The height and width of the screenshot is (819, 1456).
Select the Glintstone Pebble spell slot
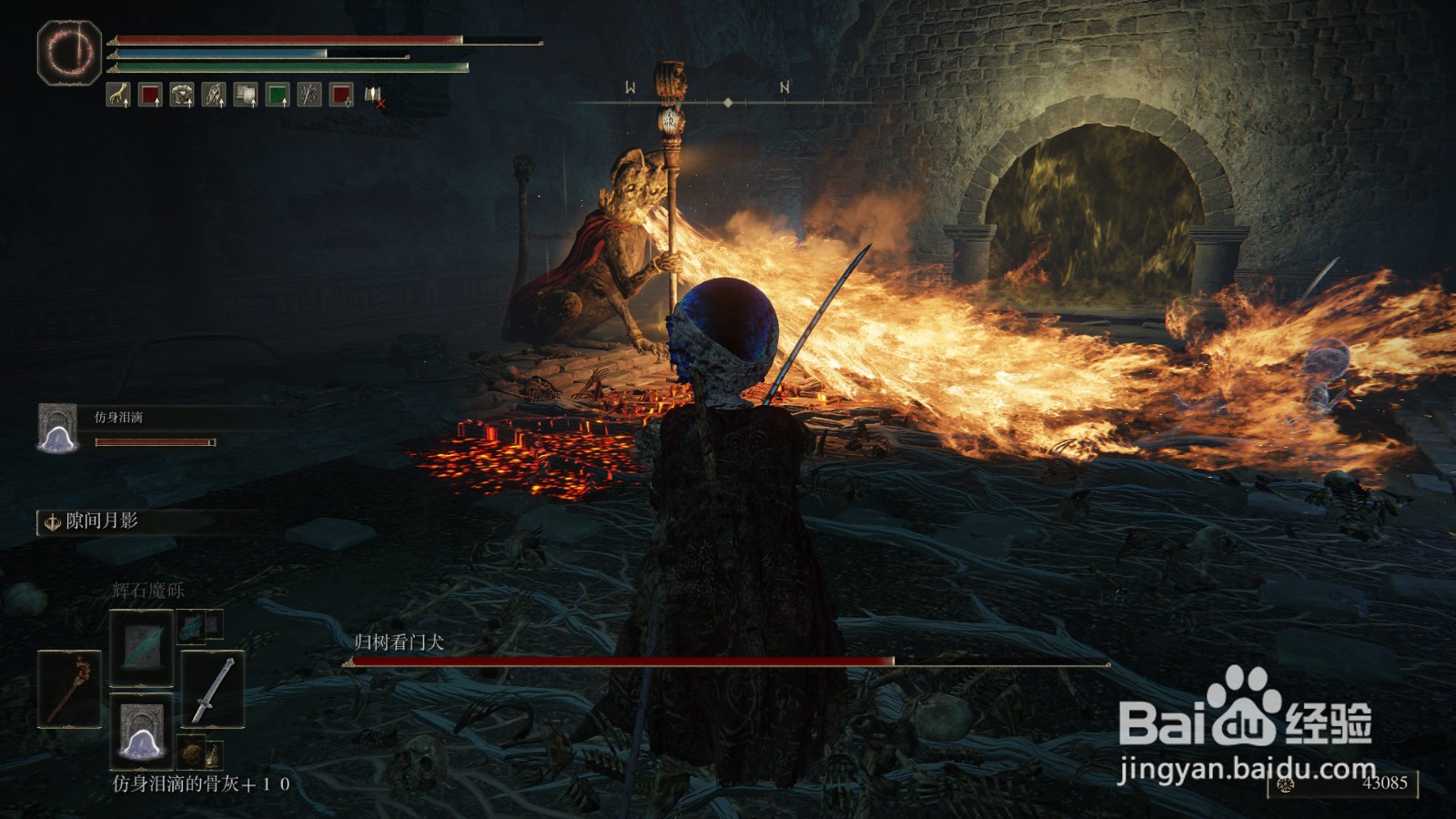point(141,648)
